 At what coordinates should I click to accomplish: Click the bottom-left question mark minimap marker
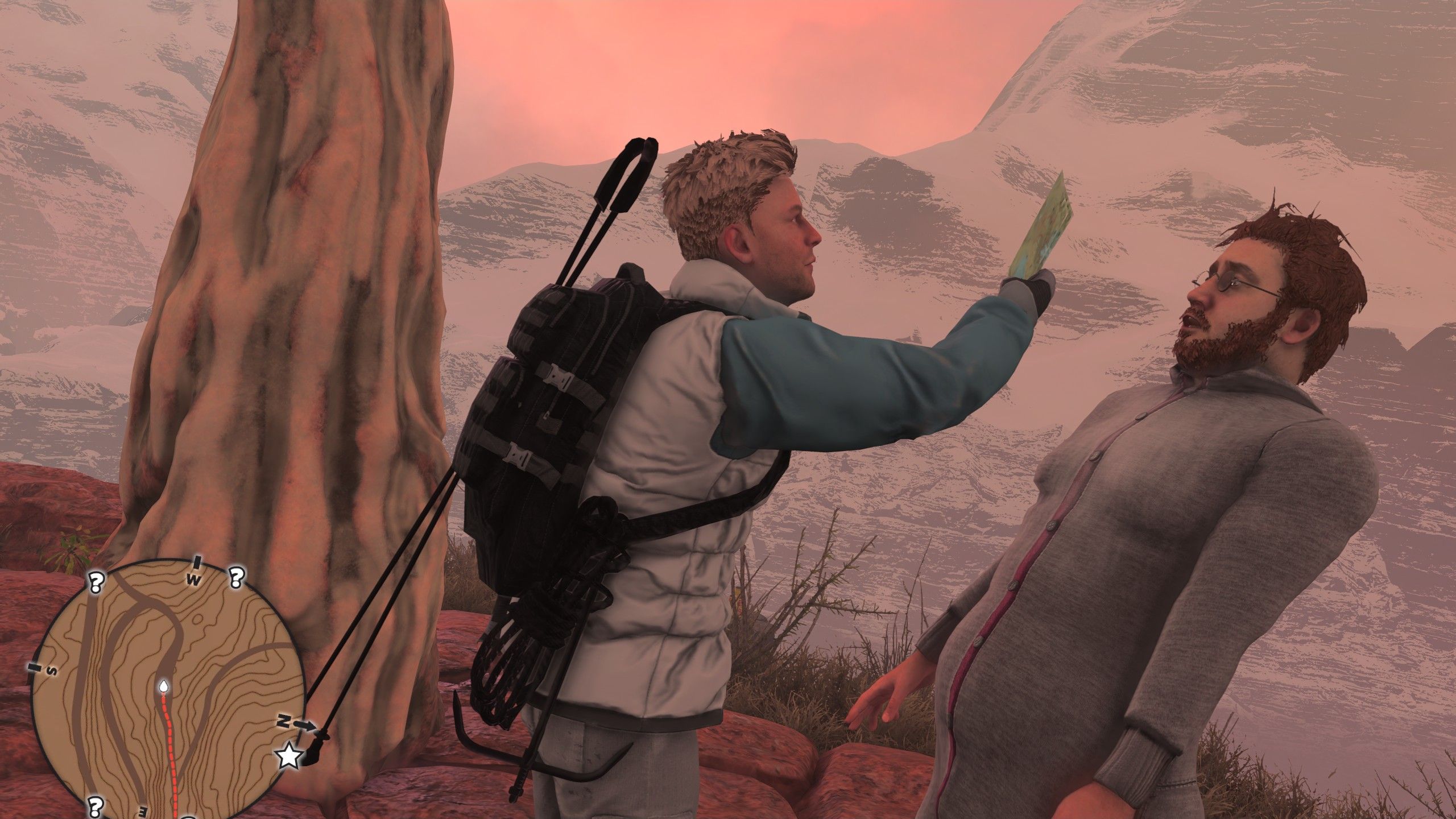94,806
